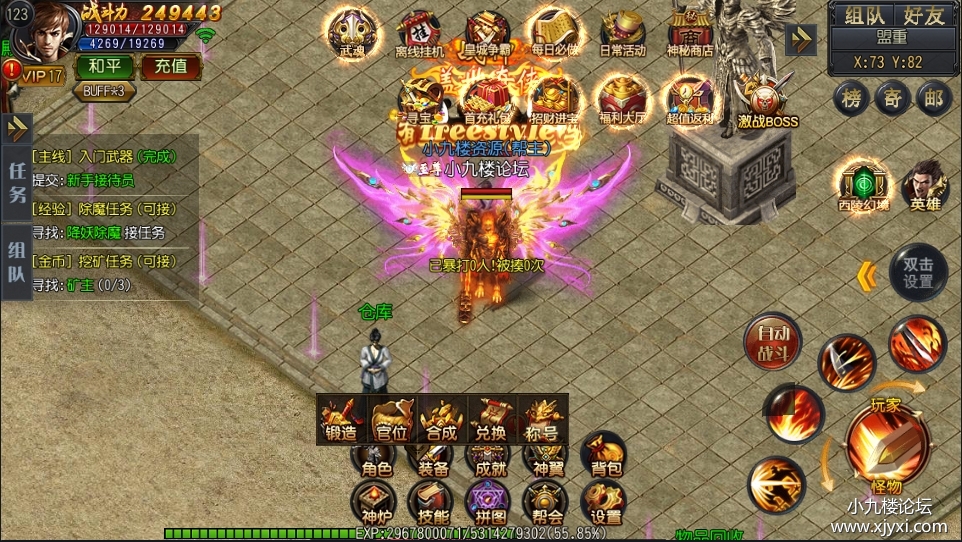Open the 武魂 (Martial Soul) icon
Viewport: 962px width, 542px height.
352,32
